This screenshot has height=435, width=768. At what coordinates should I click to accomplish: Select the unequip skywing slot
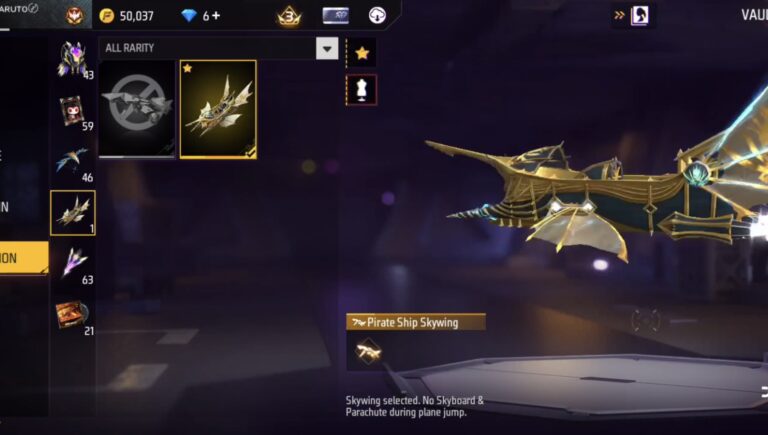[137, 108]
